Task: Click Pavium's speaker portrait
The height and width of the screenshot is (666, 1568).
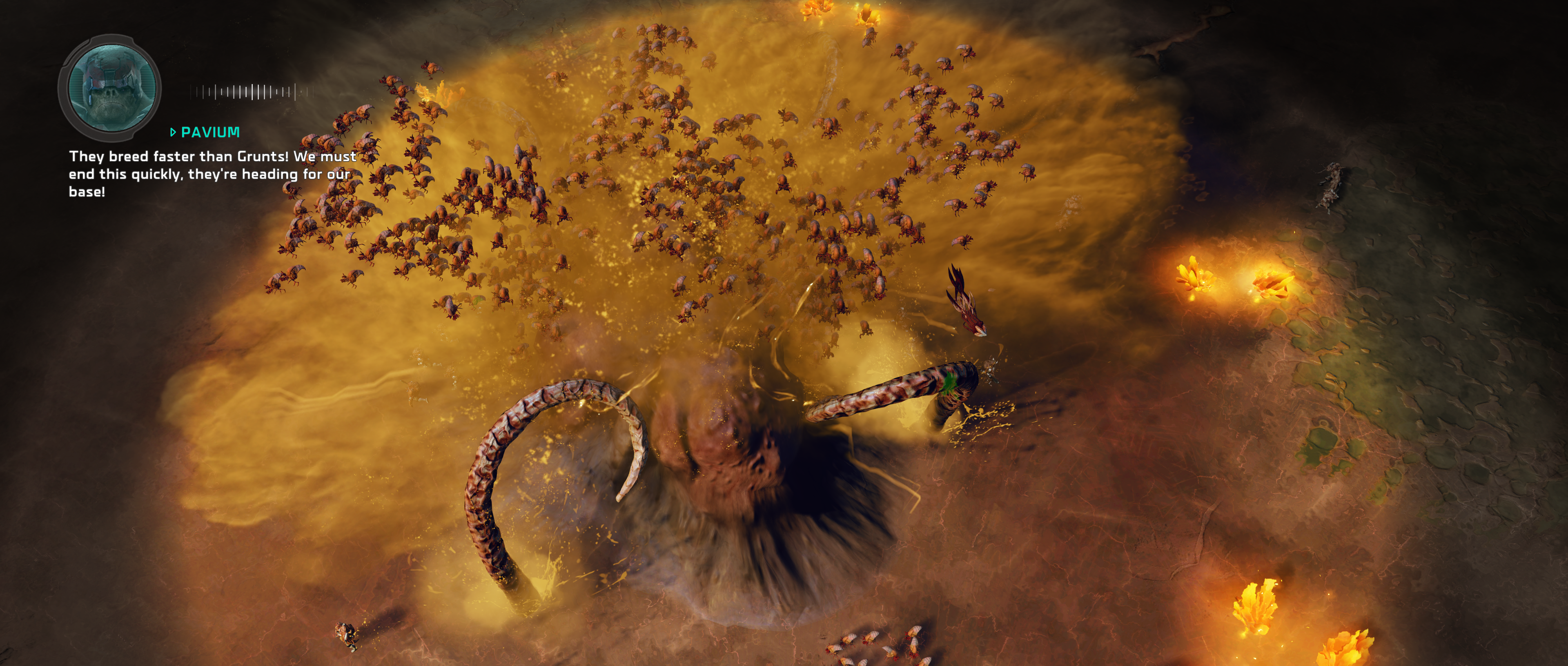Action: click(110, 88)
